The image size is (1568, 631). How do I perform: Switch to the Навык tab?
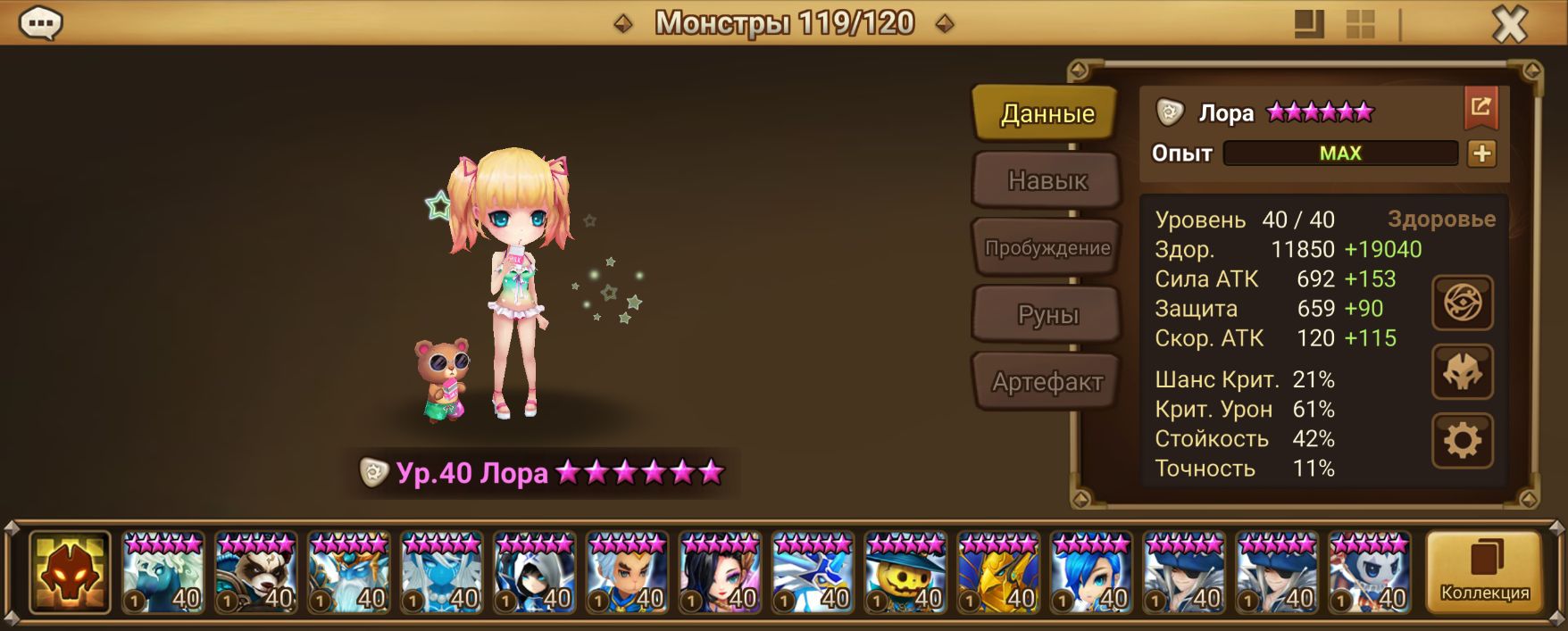pos(1047,180)
